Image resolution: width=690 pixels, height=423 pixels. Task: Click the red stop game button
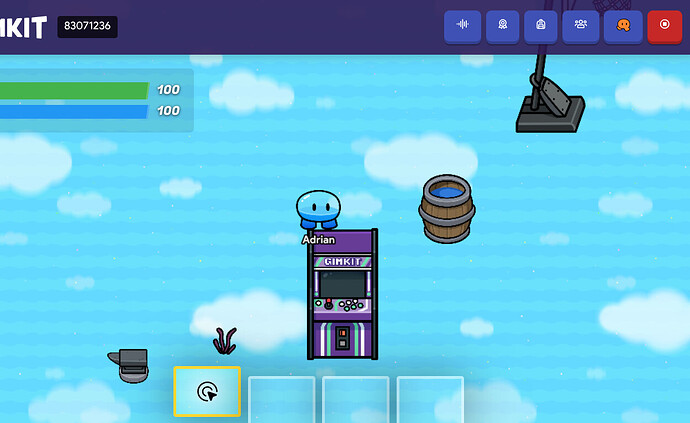(x=664, y=25)
